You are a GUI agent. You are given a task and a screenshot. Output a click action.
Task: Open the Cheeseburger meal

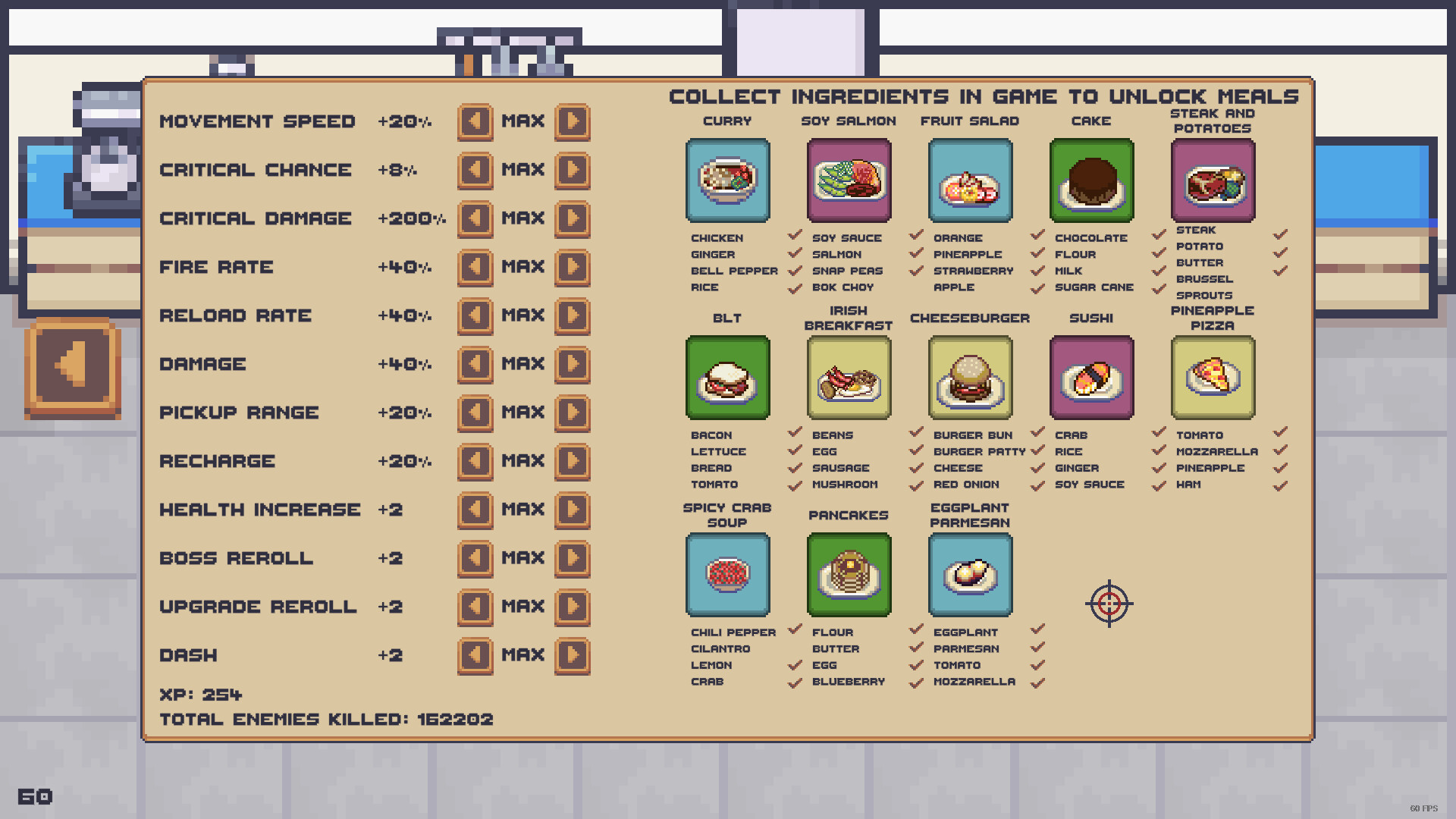970,377
